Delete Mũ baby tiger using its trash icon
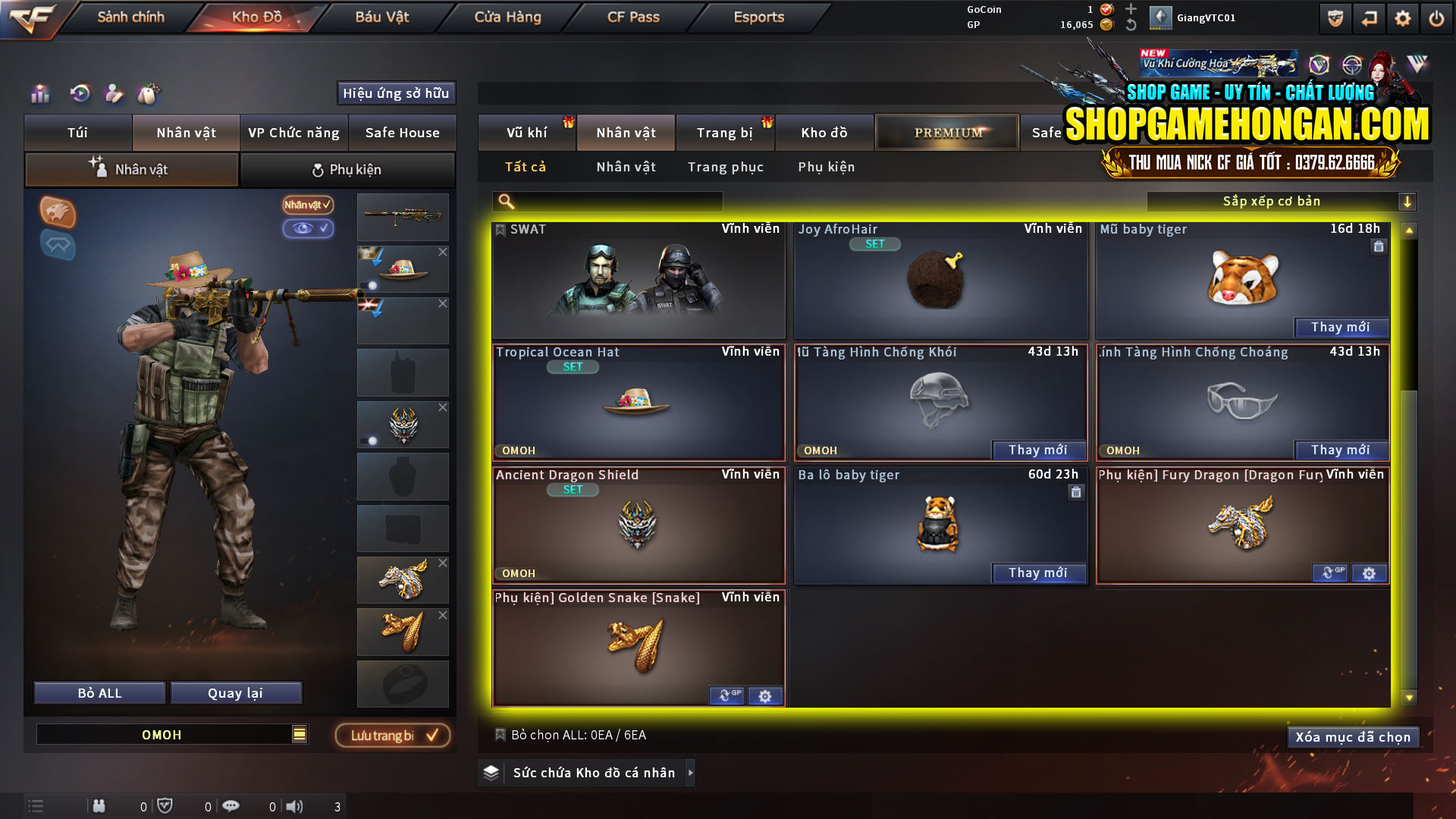This screenshot has height=819, width=1456. click(x=1378, y=246)
